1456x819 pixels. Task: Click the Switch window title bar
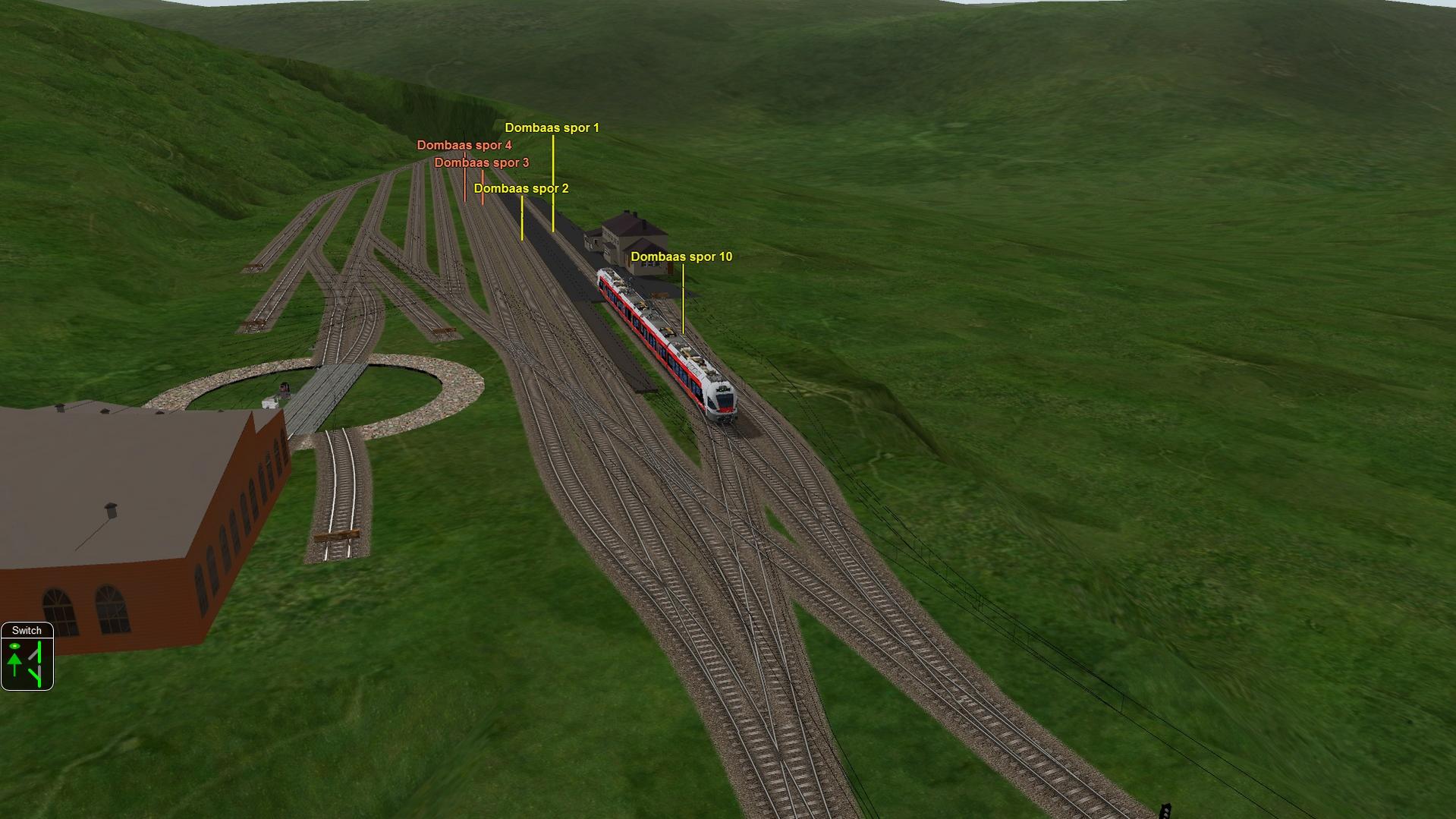[x=27, y=631]
